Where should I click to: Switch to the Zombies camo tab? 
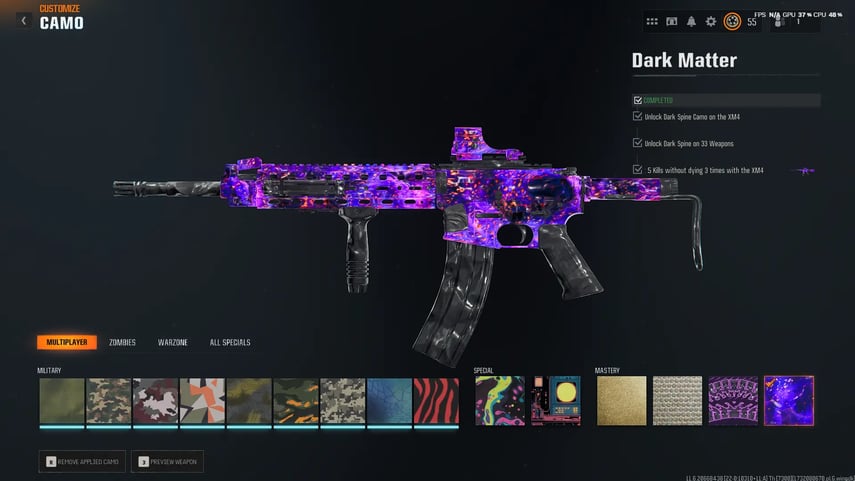(122, 342)
